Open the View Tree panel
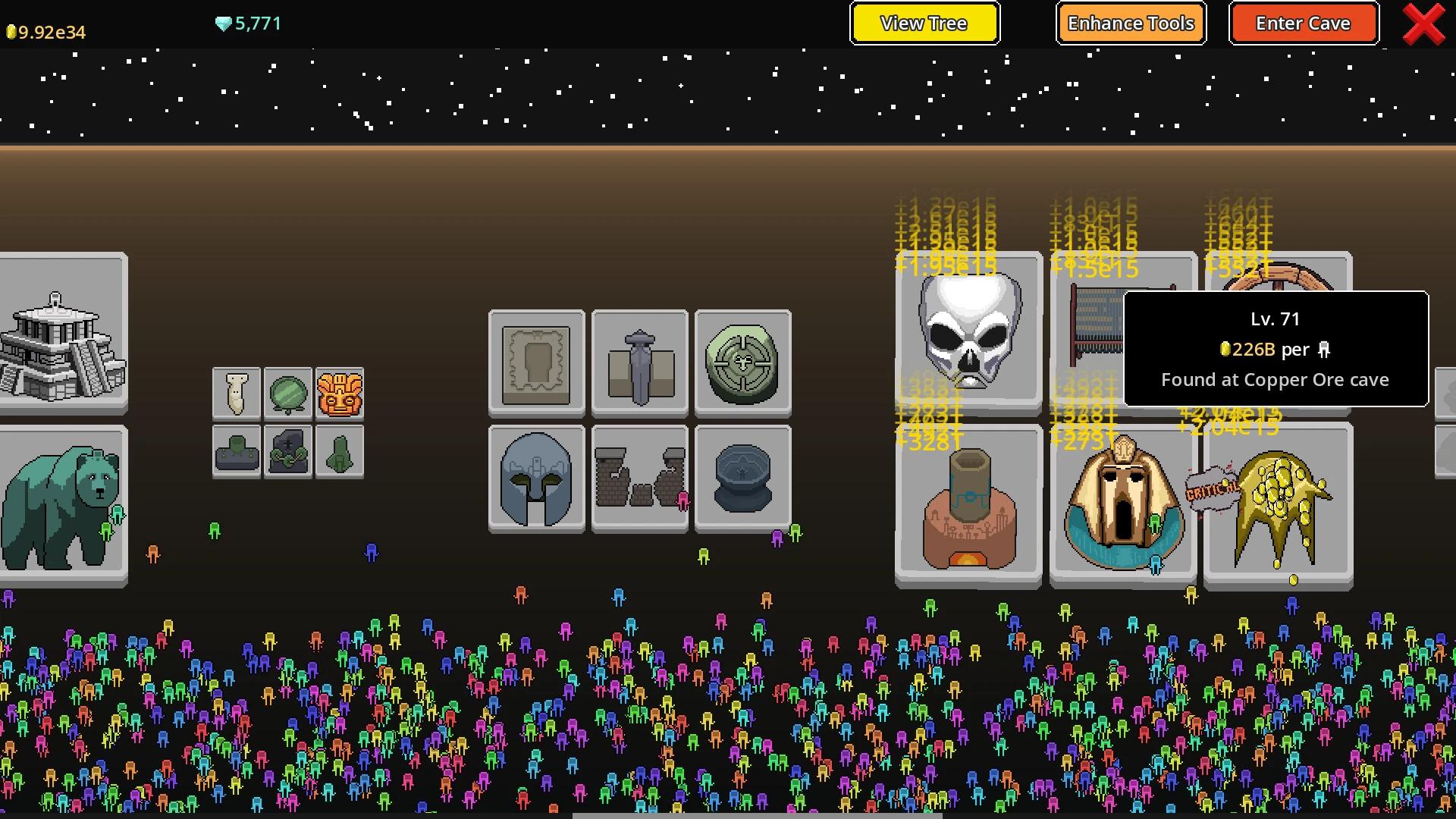 pos(924,23)
